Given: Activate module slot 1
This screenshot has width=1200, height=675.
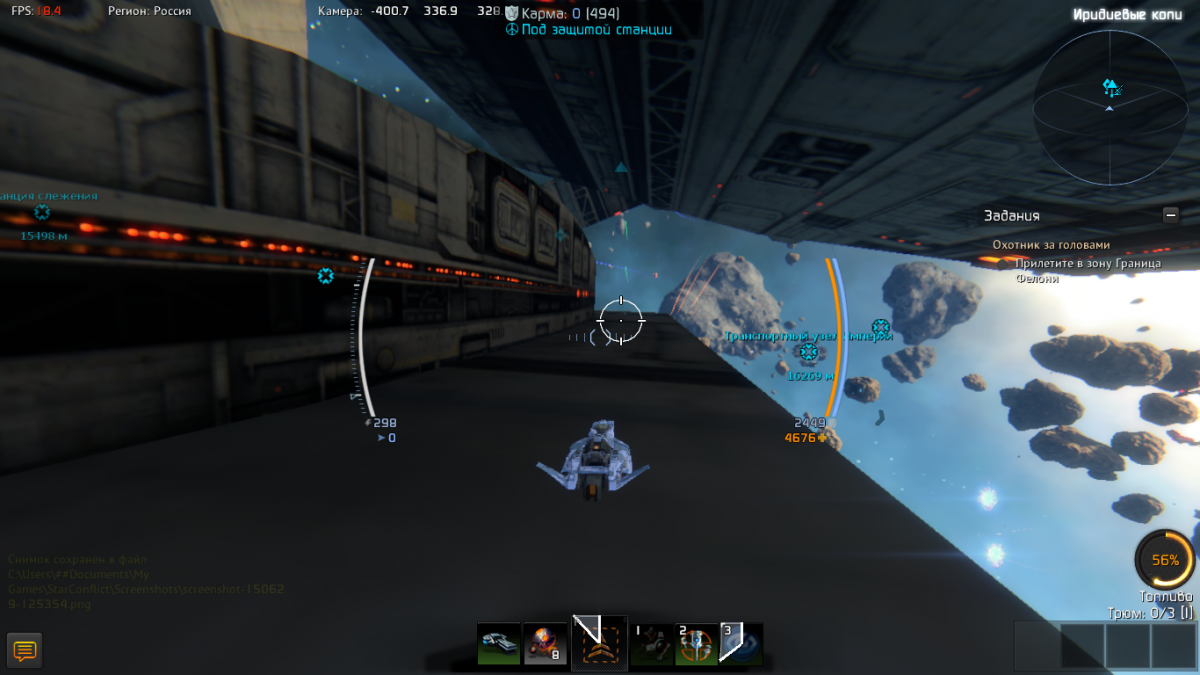Looking at the screenshot, I should [x=651, y=643].
